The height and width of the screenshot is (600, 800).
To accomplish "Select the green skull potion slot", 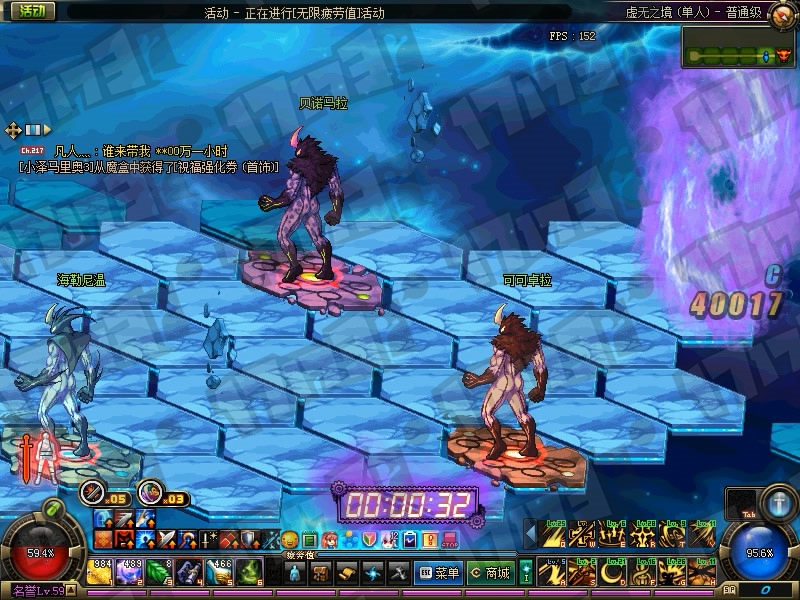I will click(x=252, y=572).
